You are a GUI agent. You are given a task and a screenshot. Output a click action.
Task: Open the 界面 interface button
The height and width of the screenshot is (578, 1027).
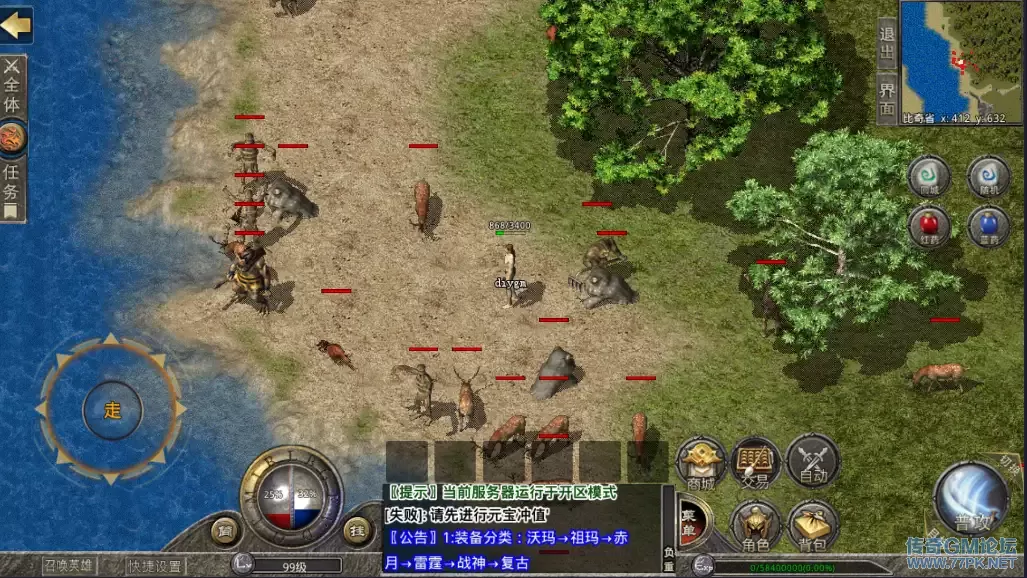[x=886, y=97]
